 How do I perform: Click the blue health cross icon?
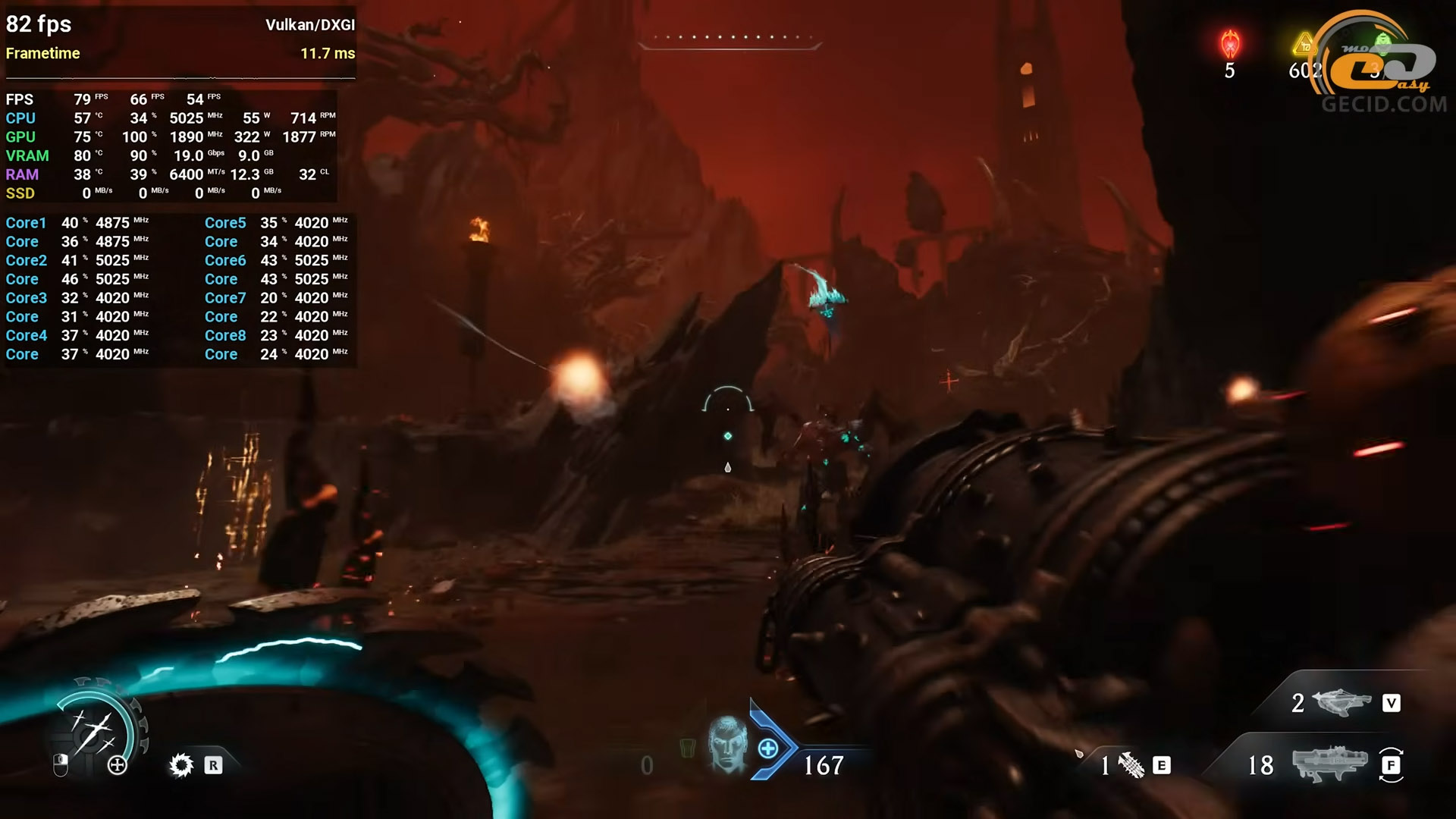[x=767, y=748]
